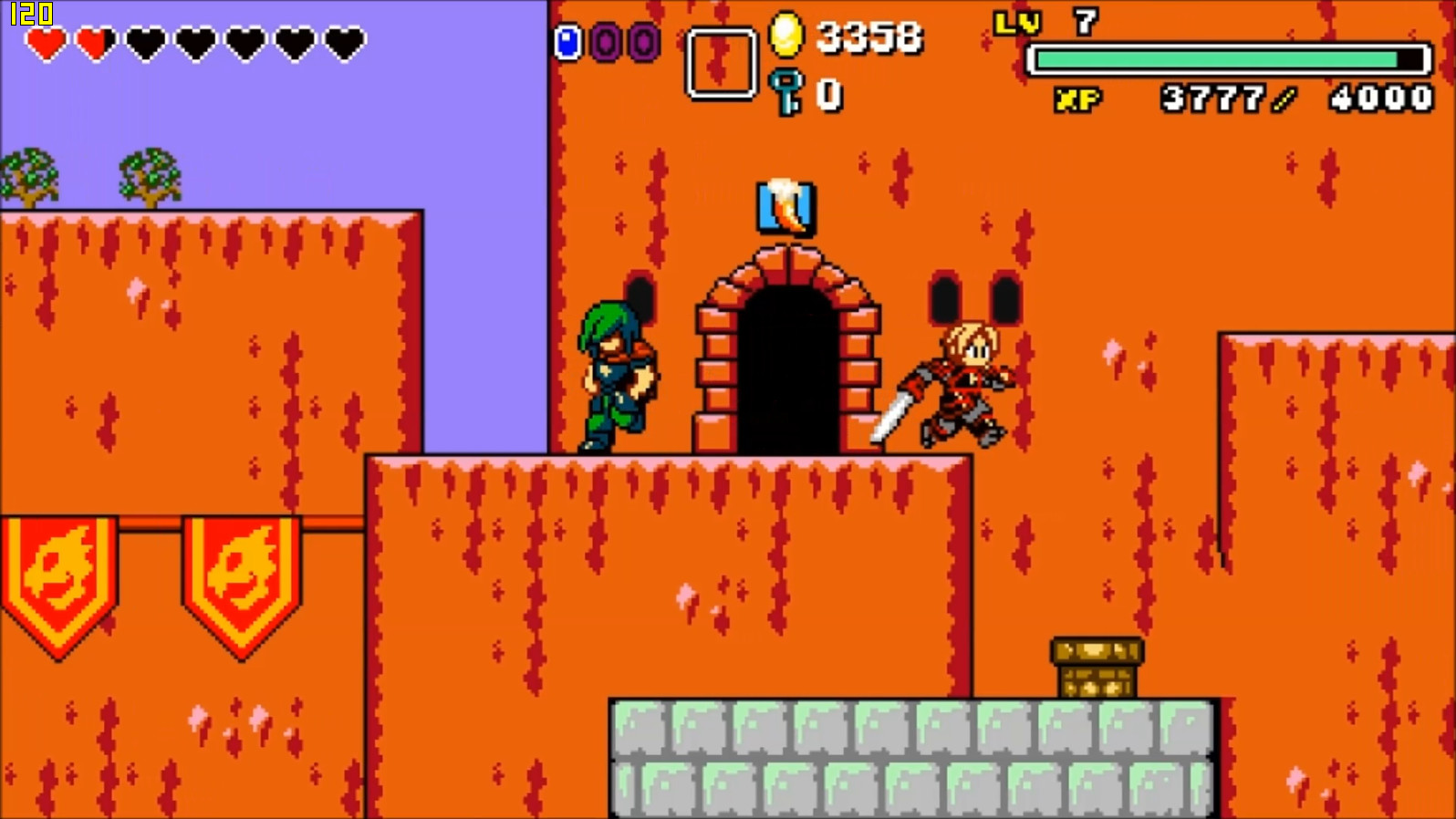Toggle the first red heart

45,43
